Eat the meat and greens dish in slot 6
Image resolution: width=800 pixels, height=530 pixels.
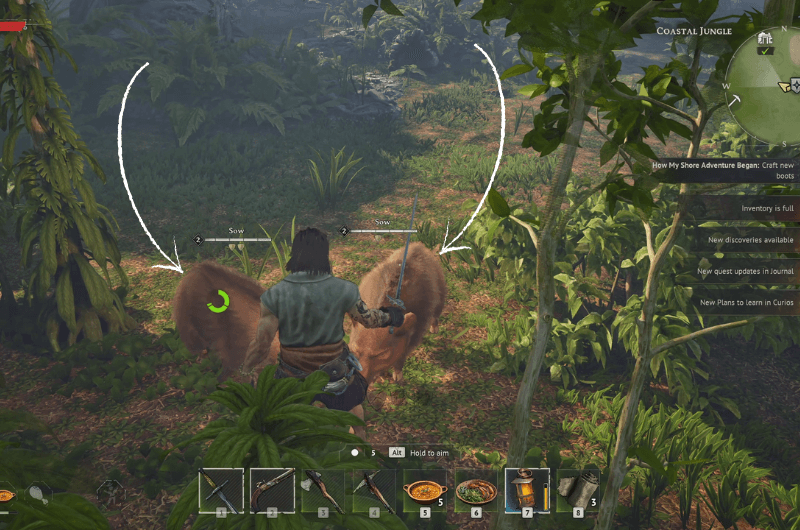click(x=476, y=490)
